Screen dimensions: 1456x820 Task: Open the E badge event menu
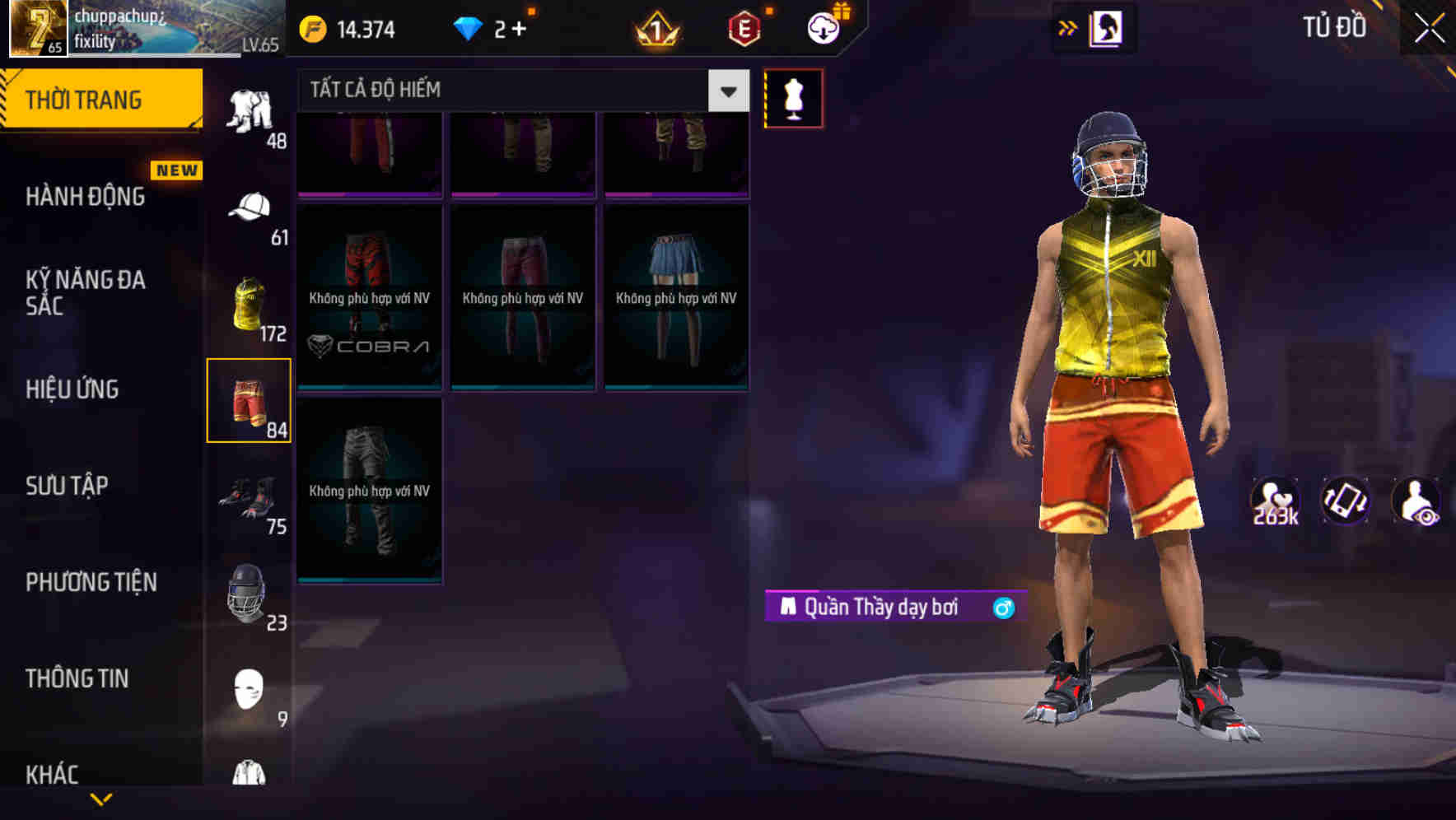pyautogui.click(x=742, y=27)
